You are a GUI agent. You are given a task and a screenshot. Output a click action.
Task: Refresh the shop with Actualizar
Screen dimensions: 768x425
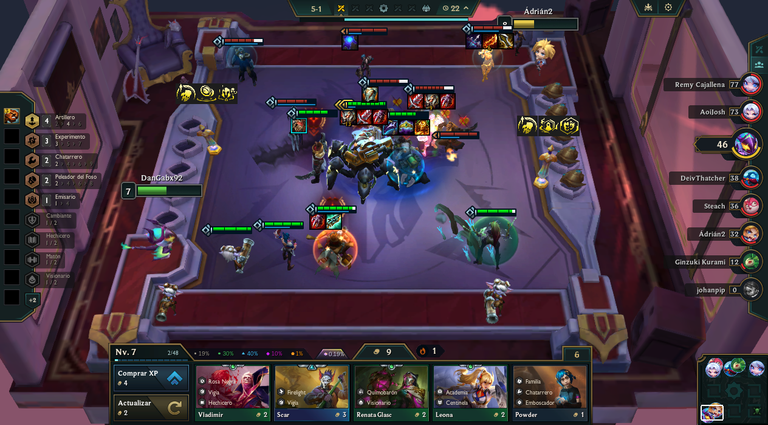[152, 407]
